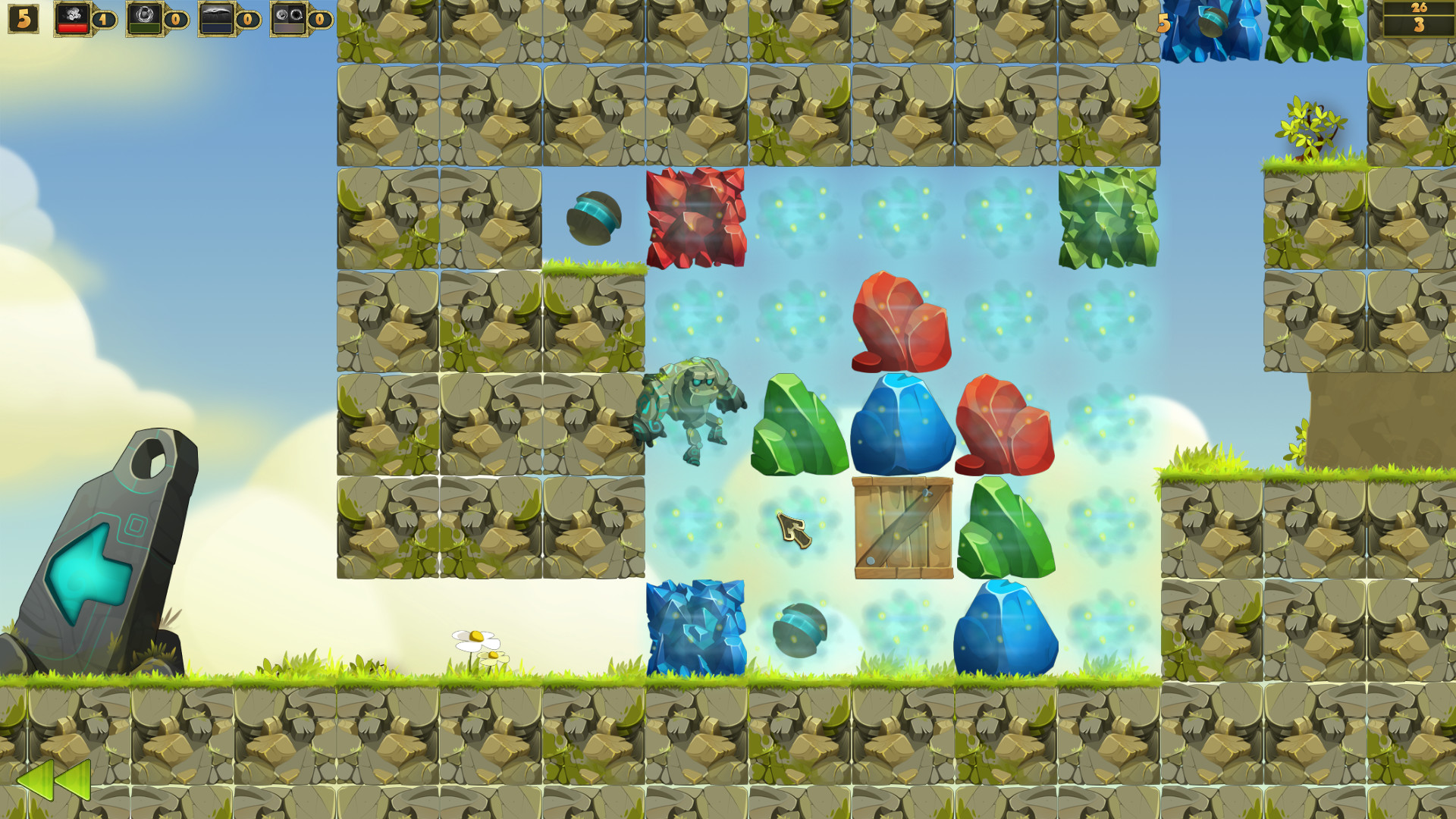Select the swirl vortex power-up slot
This screenshot has width=1456, height=819.
[144, 20]
